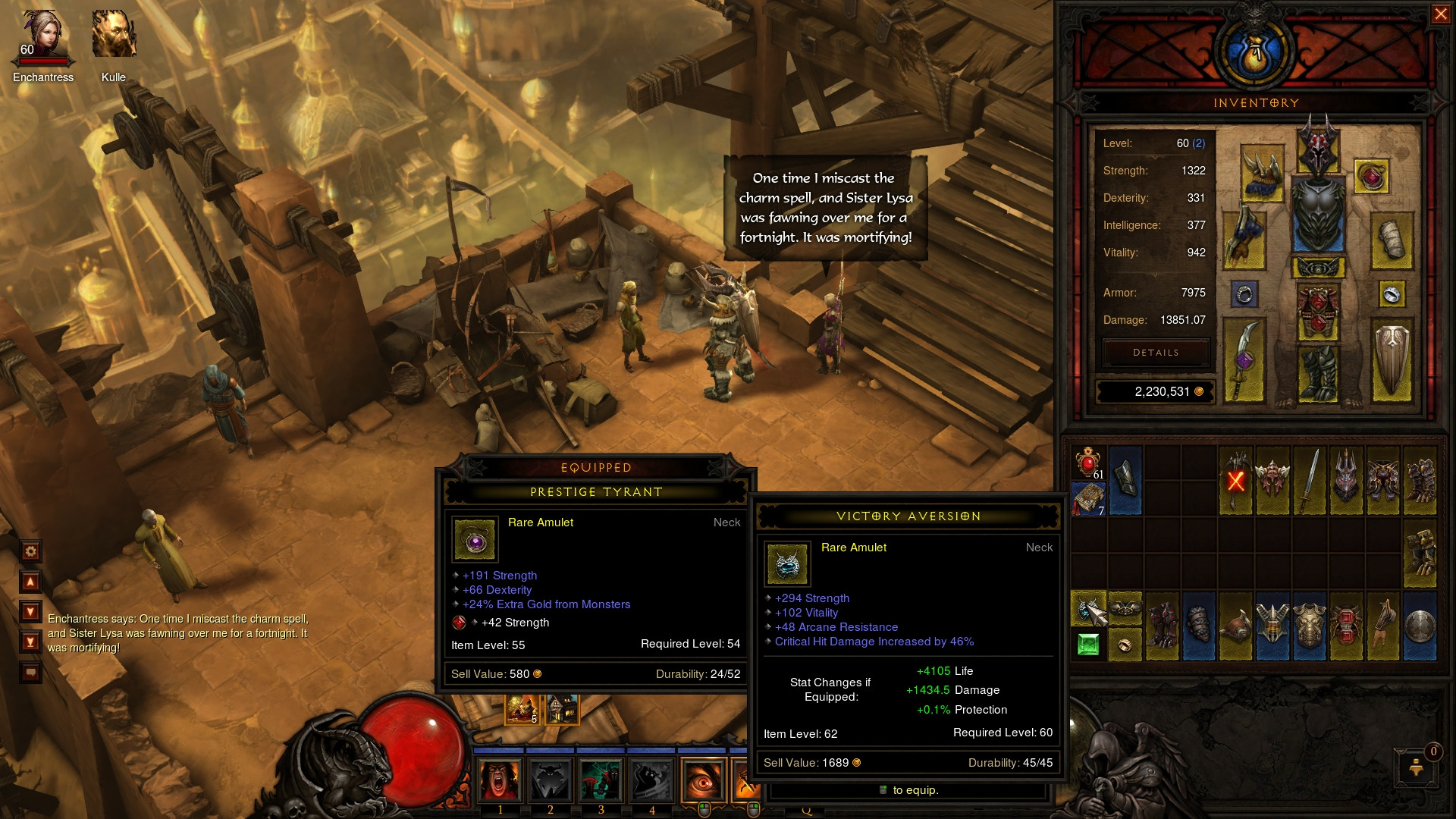Open the chat speech bubble button
Viewport: 1456px width, 819px height.
pyautogui.click(x=31, y=673)
